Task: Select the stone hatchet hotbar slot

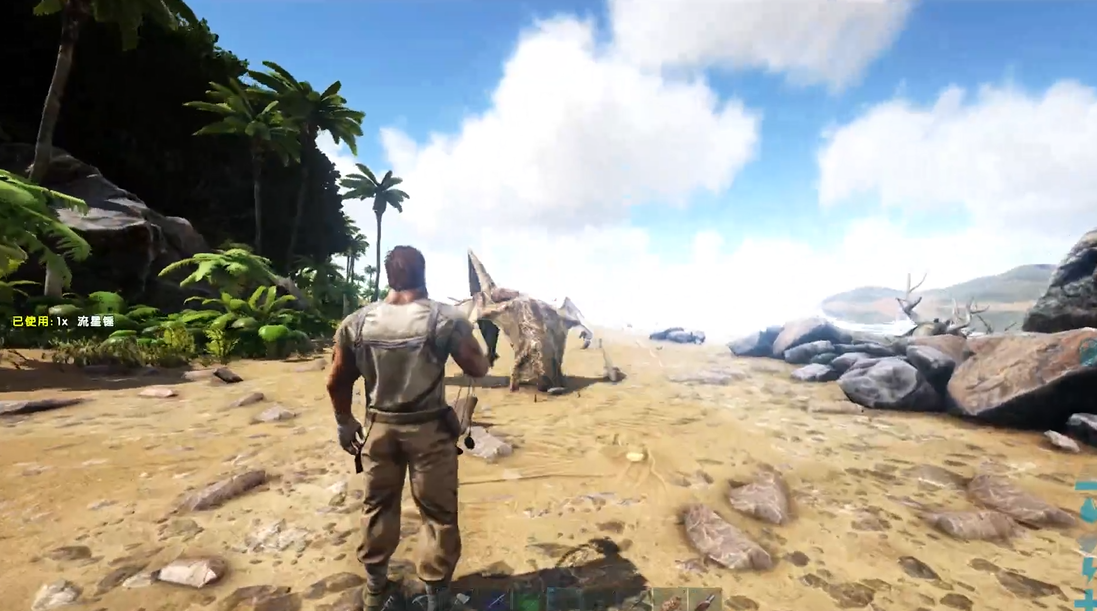Action: tap(462, 600)
